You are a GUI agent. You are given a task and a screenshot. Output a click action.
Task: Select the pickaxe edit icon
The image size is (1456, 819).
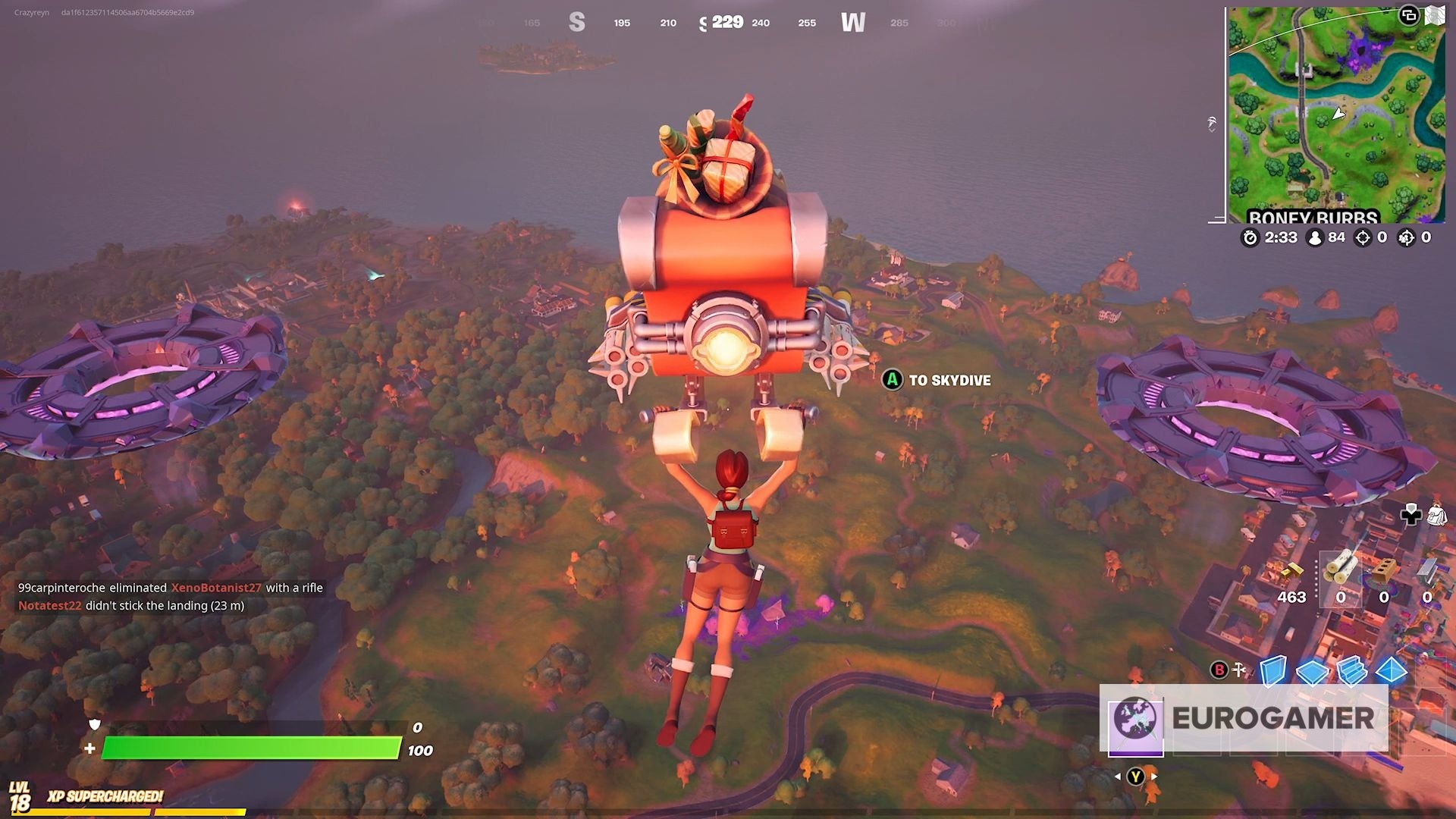point(1240,669)
